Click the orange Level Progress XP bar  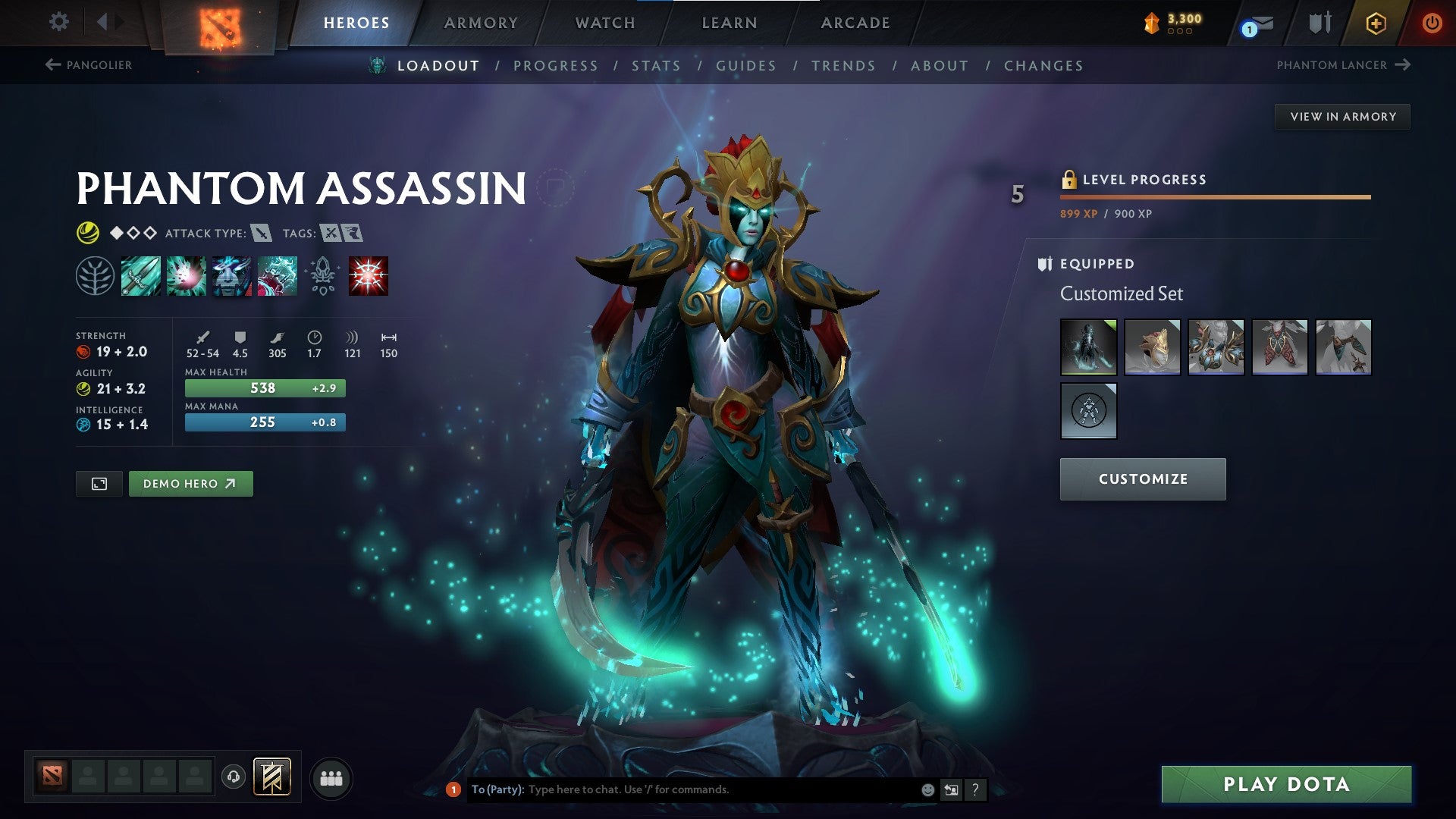click(1213, 196)
